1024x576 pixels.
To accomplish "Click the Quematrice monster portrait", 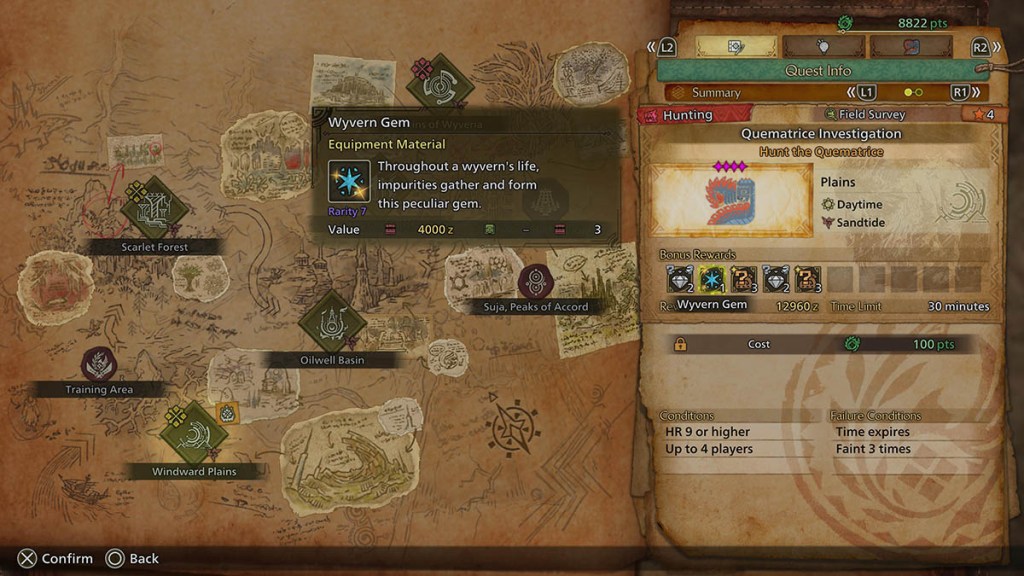I will [x=730, y=200].
